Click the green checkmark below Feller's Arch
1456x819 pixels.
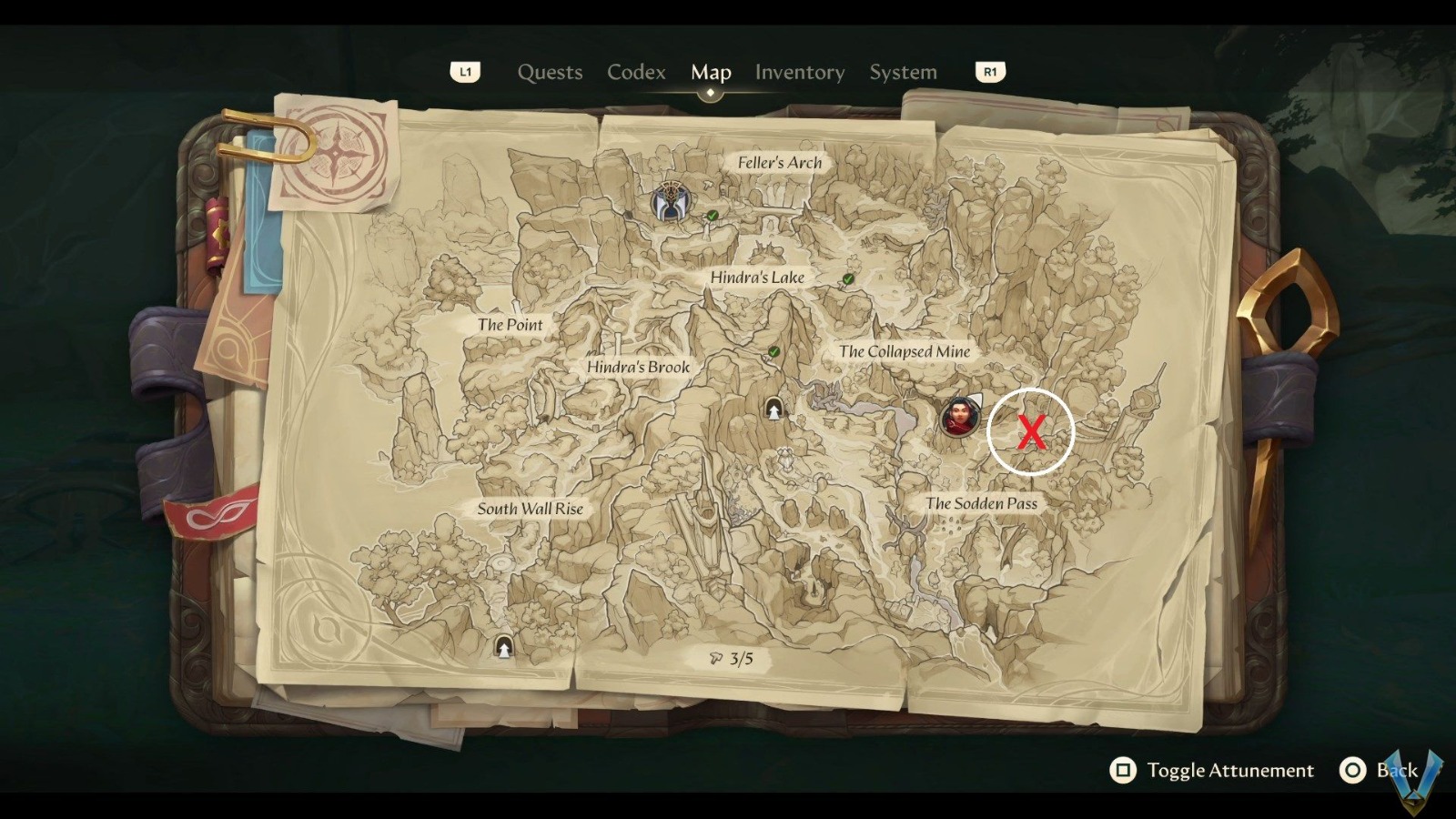pyautogui.click(x=712, y=217)
